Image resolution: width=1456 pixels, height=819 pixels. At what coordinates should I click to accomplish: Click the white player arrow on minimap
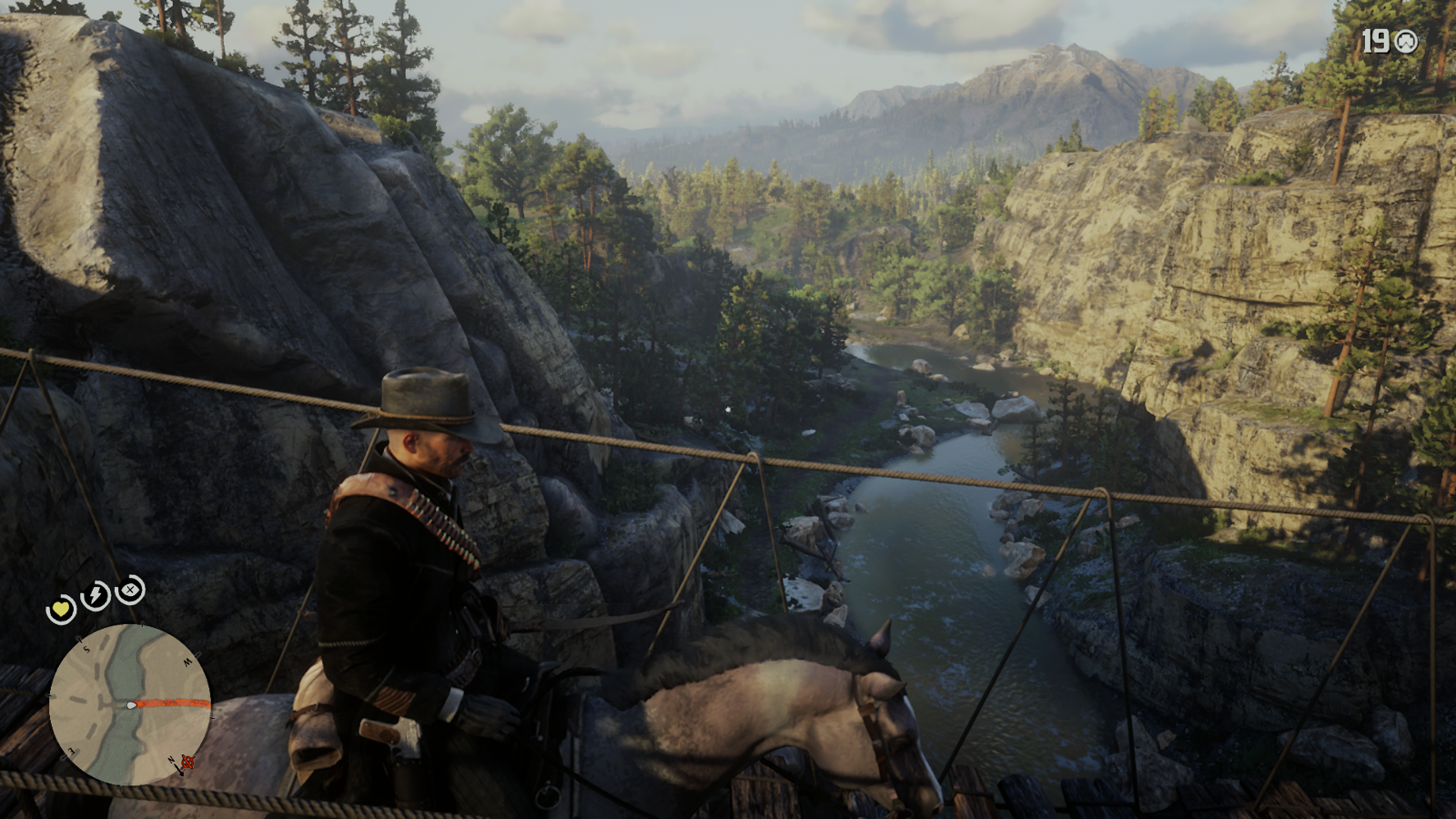[x=132, y=704]
